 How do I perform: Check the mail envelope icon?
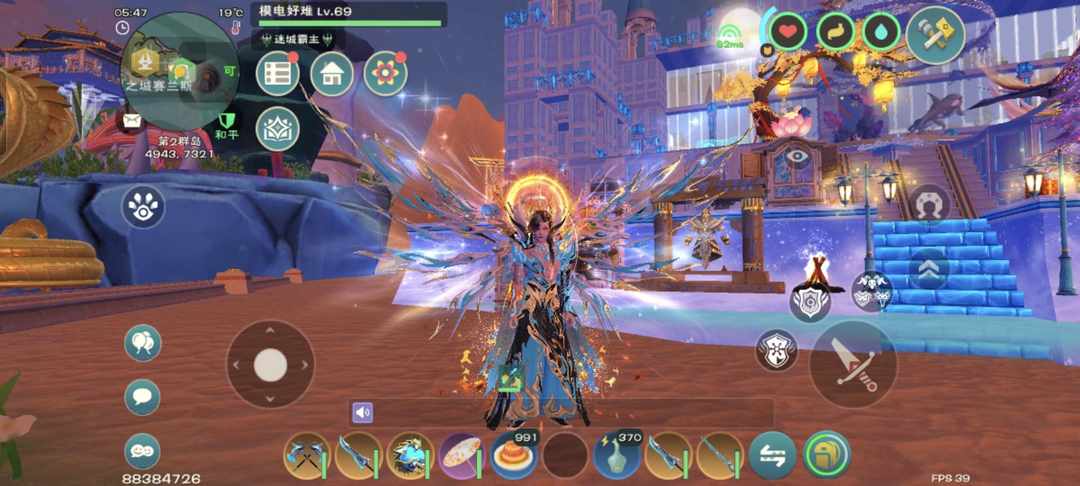tap(132, 121)
